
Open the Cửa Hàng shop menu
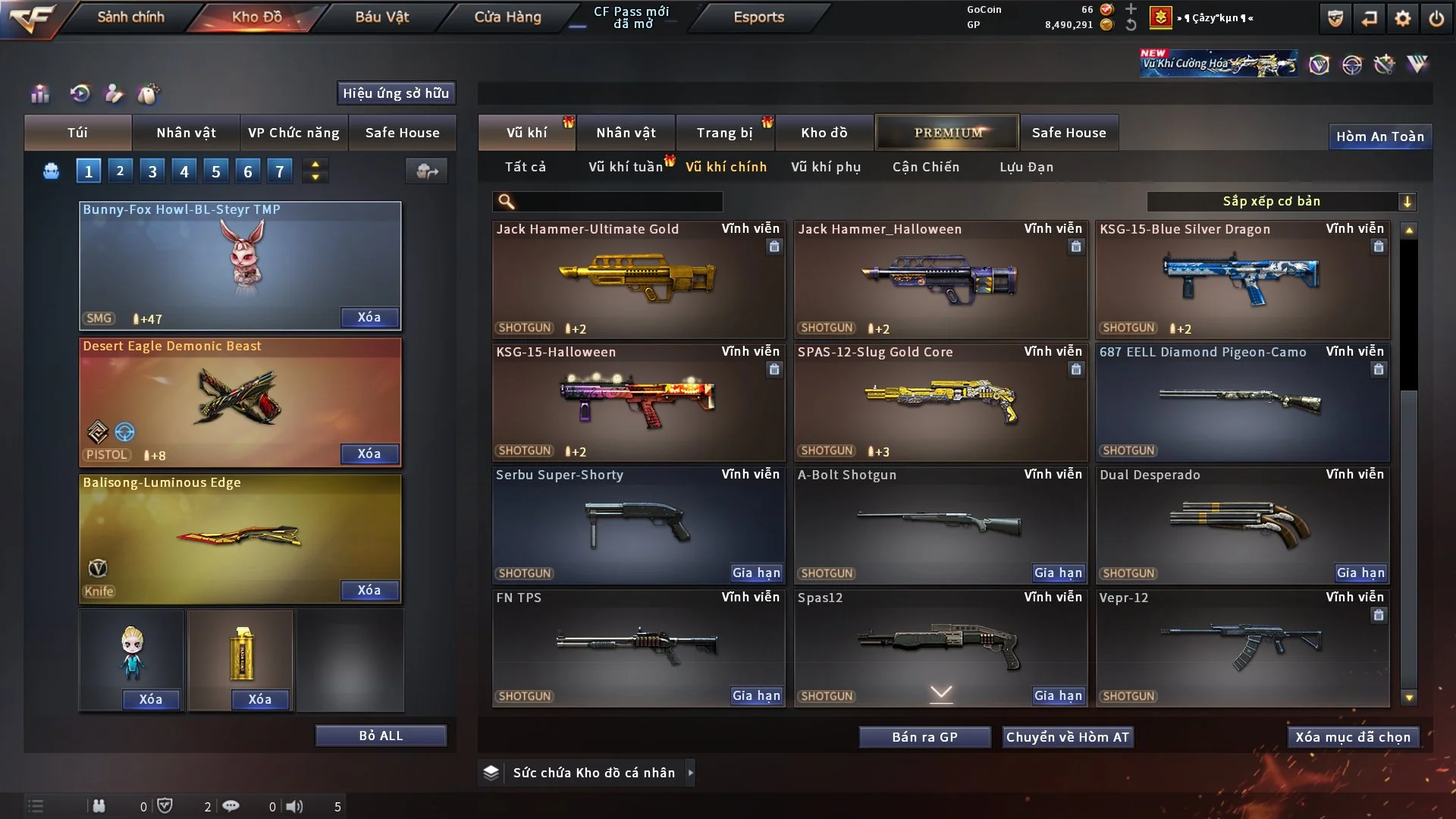507,17
